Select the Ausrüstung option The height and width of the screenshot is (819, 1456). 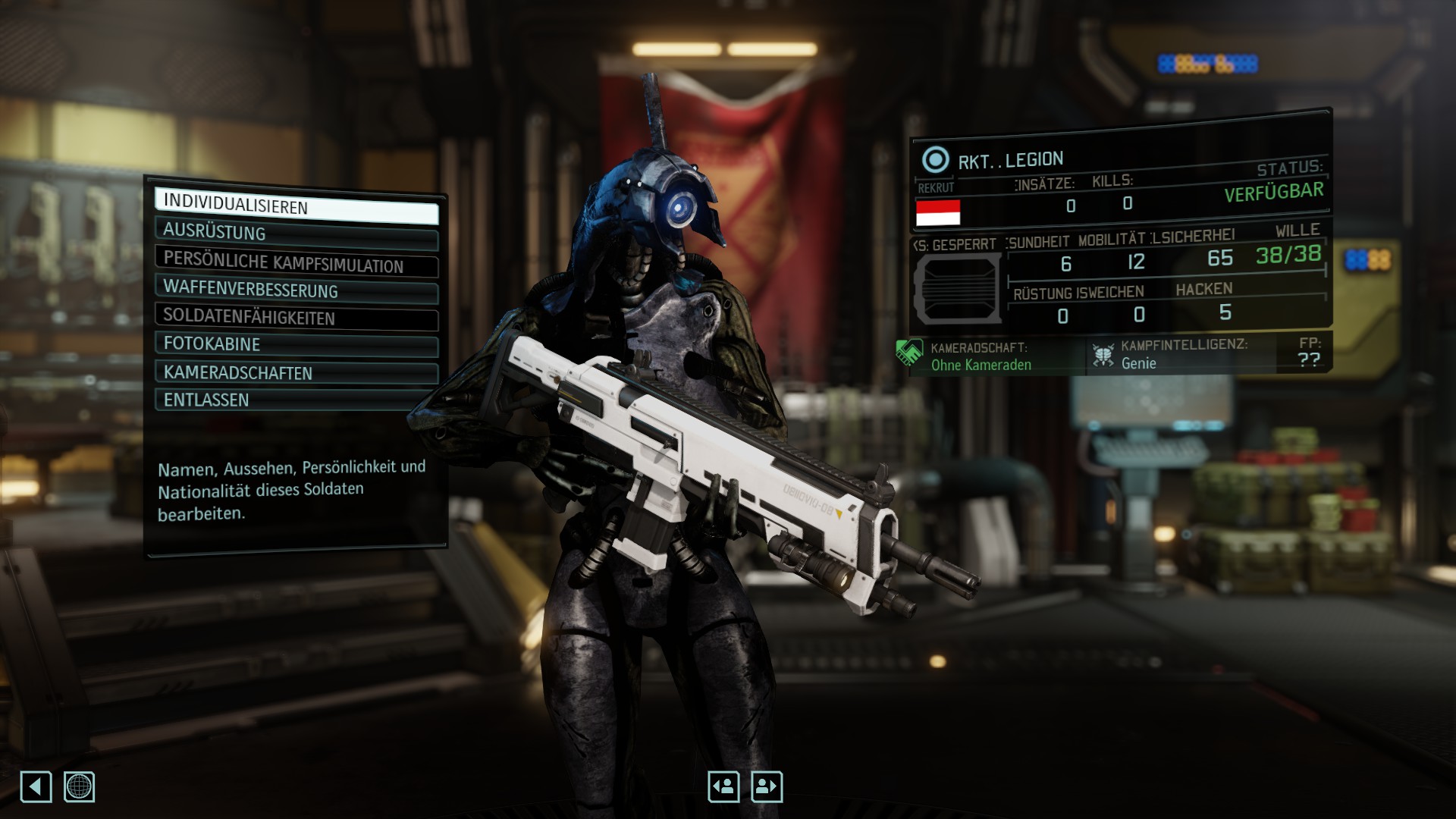(296, 232)
